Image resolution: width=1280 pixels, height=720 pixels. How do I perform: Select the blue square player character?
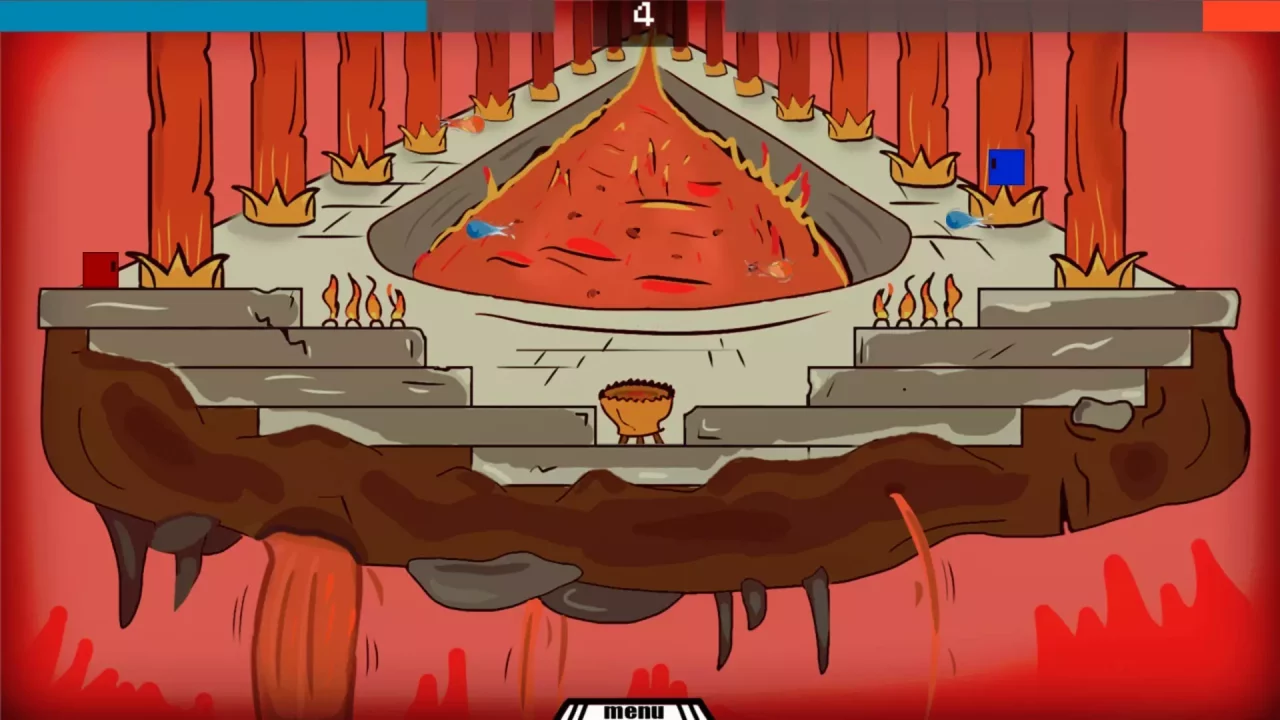(x=1006, y=167)
